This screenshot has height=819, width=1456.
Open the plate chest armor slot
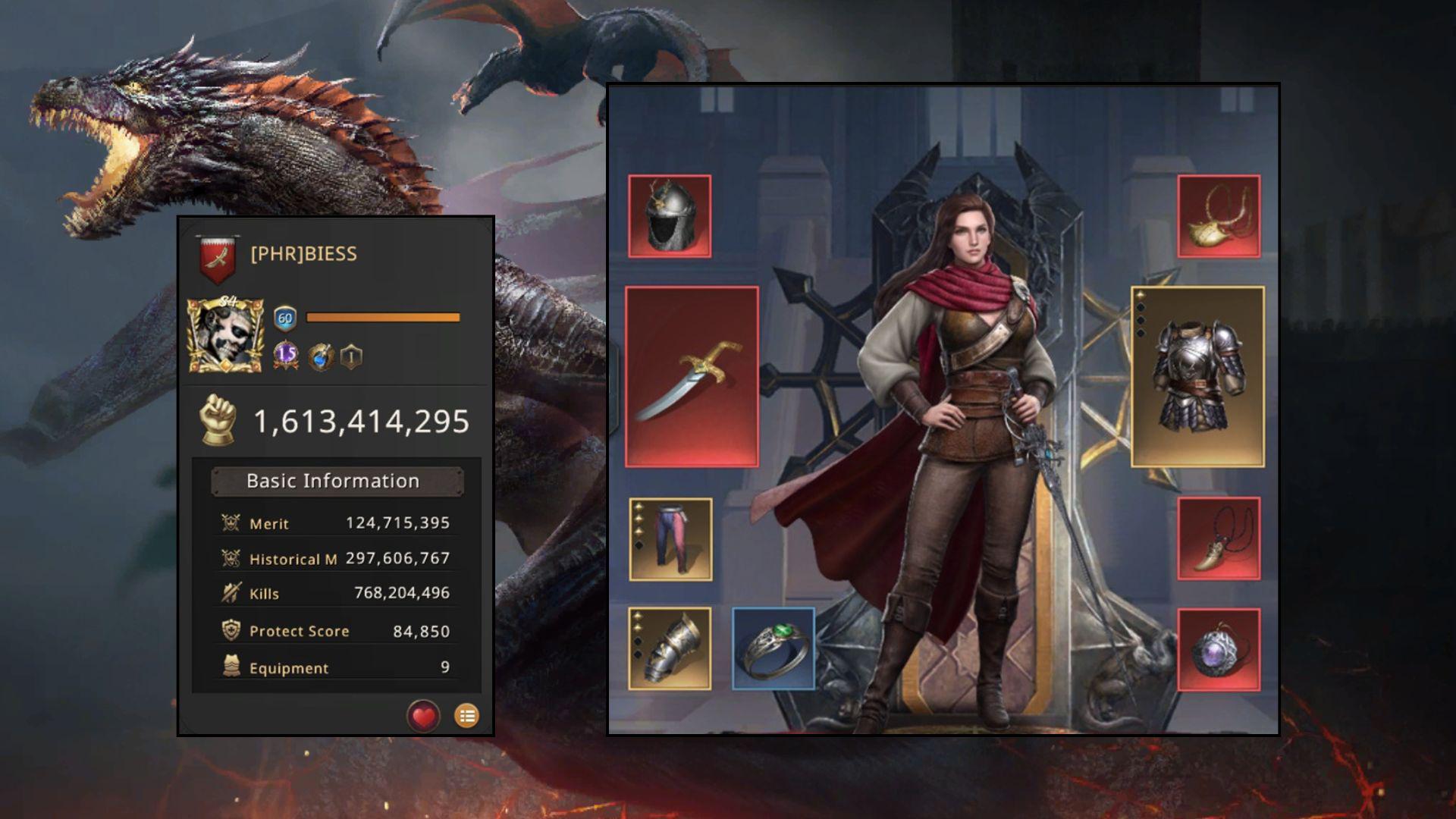[x=1197, y=377]
